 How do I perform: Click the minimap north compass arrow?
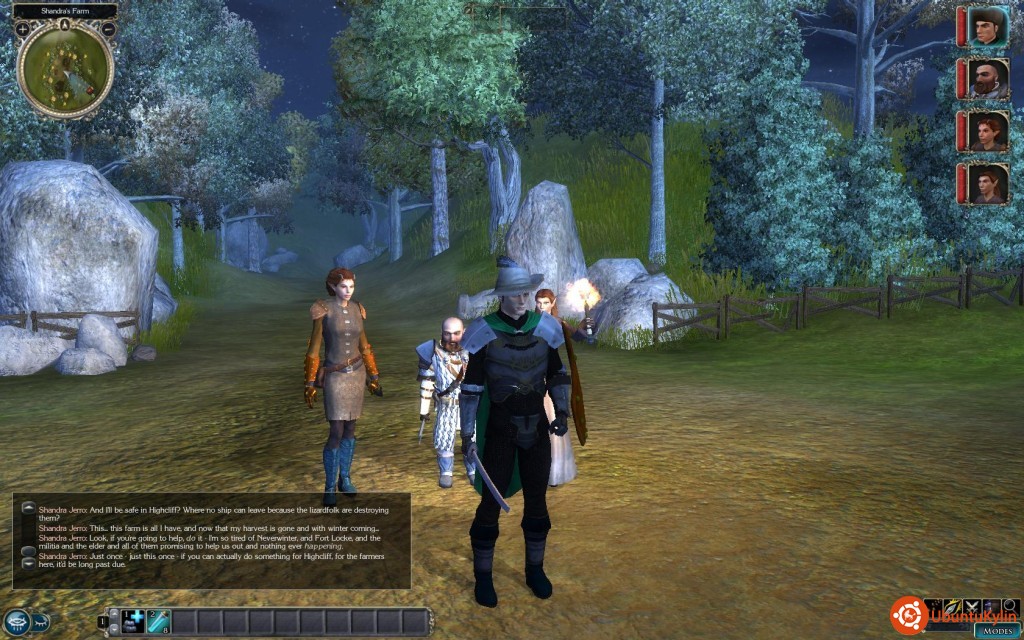[65, 23]
